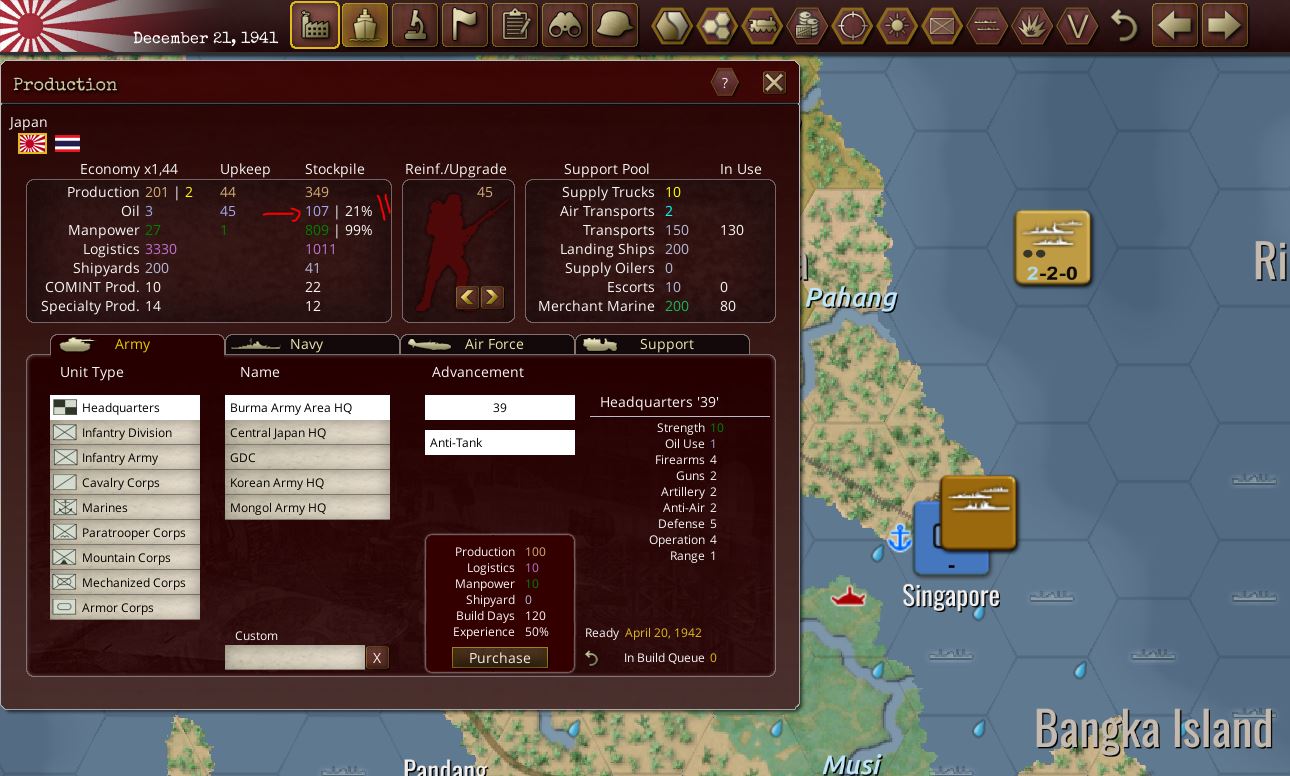Click the Thailand flag icon

pyautogui.click(x=68, y=144)
